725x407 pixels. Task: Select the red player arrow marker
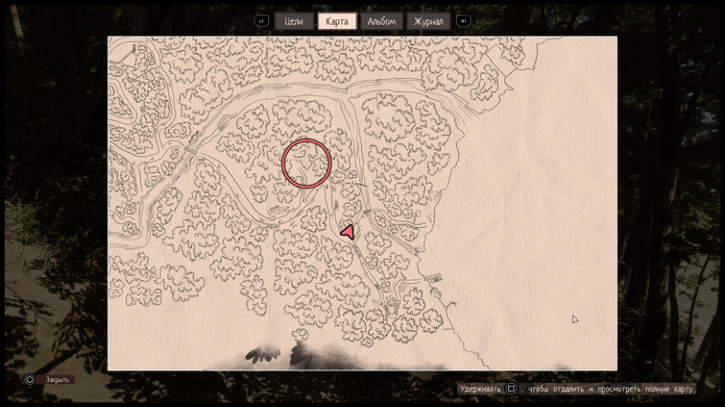coord(348,232)
